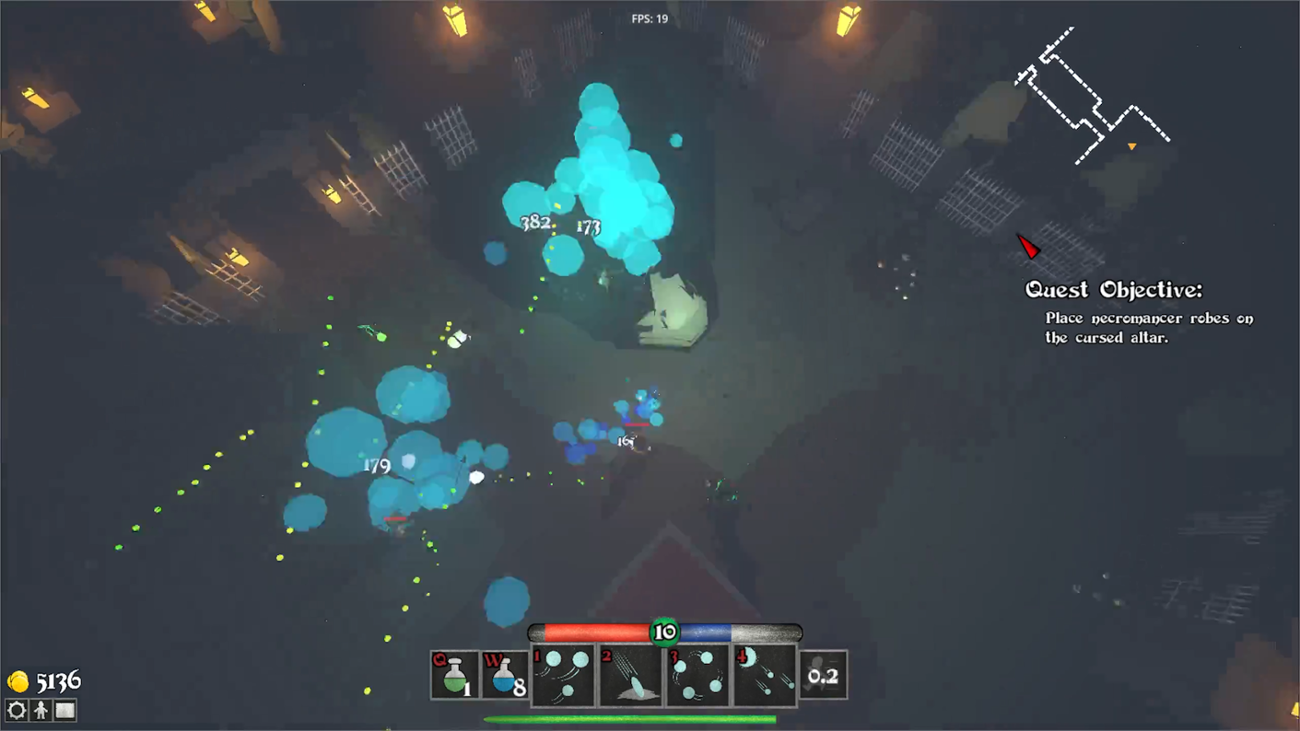Click the orange marker on the minimap

coord(1133,144)
